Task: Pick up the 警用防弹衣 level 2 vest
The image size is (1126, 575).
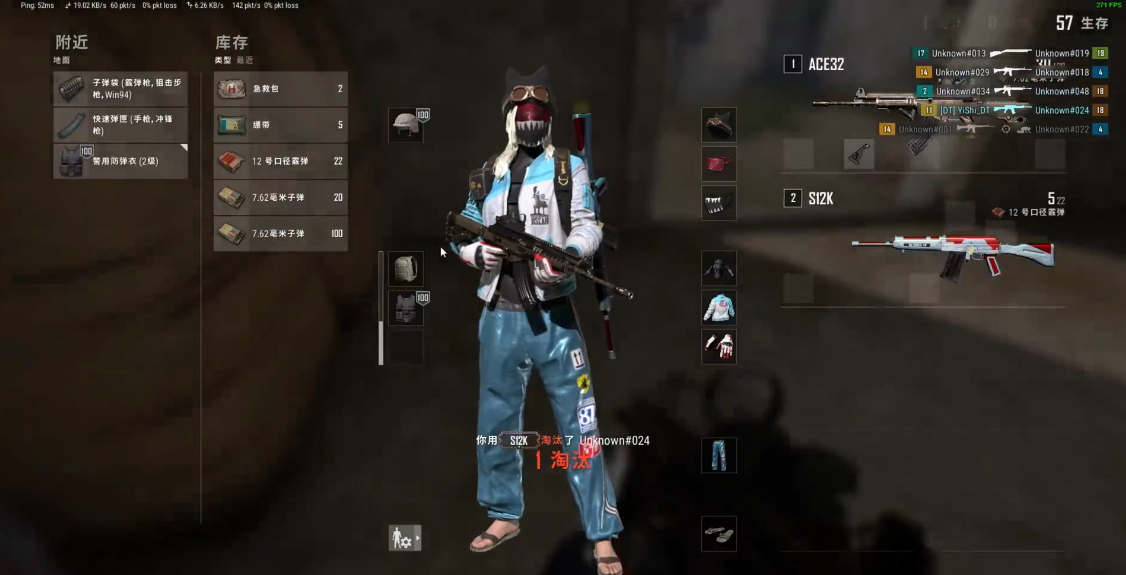Action: [x=120, y=161]
